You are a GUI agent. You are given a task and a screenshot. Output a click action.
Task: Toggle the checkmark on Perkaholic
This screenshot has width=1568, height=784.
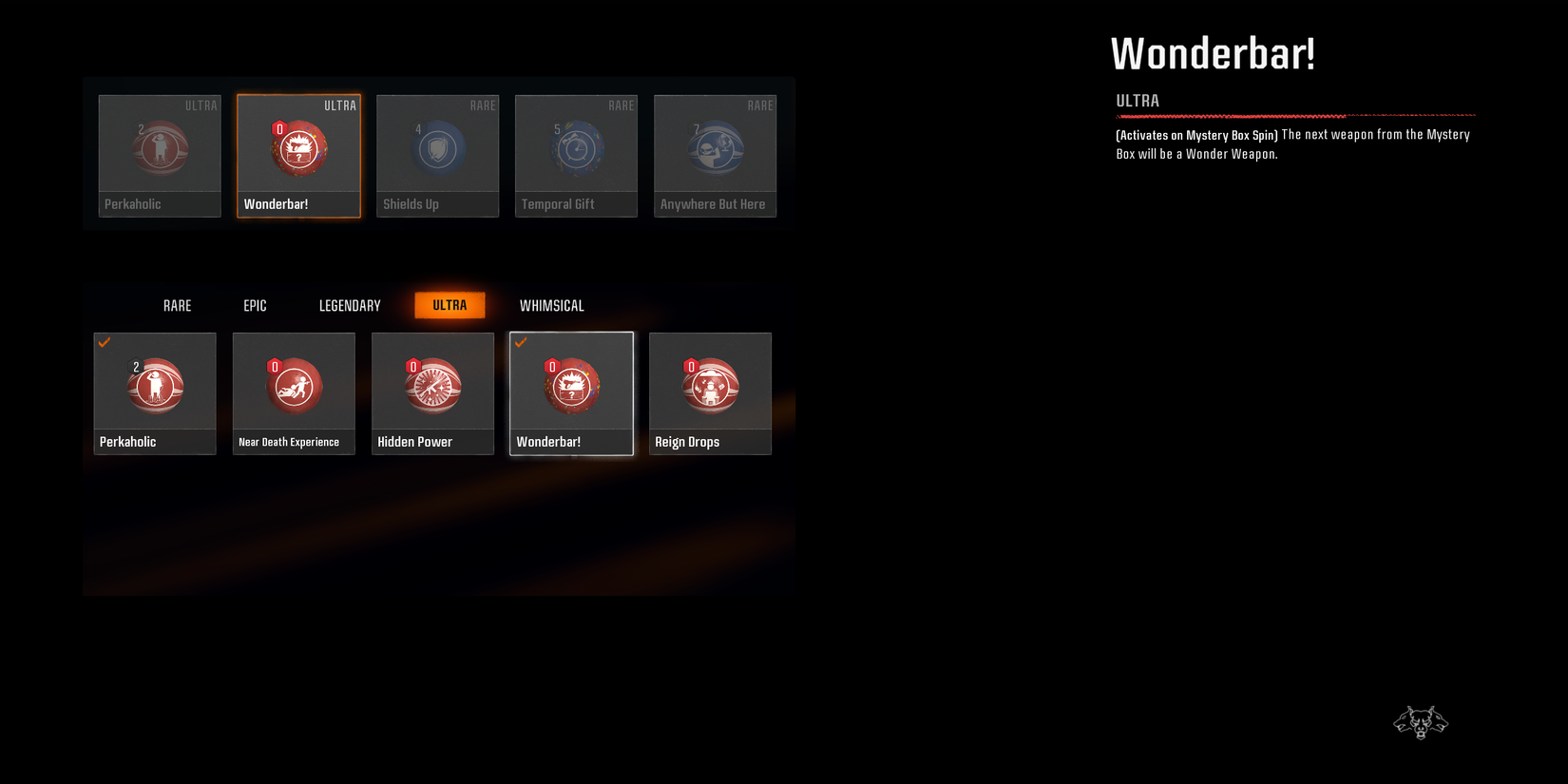pos(105,342)
